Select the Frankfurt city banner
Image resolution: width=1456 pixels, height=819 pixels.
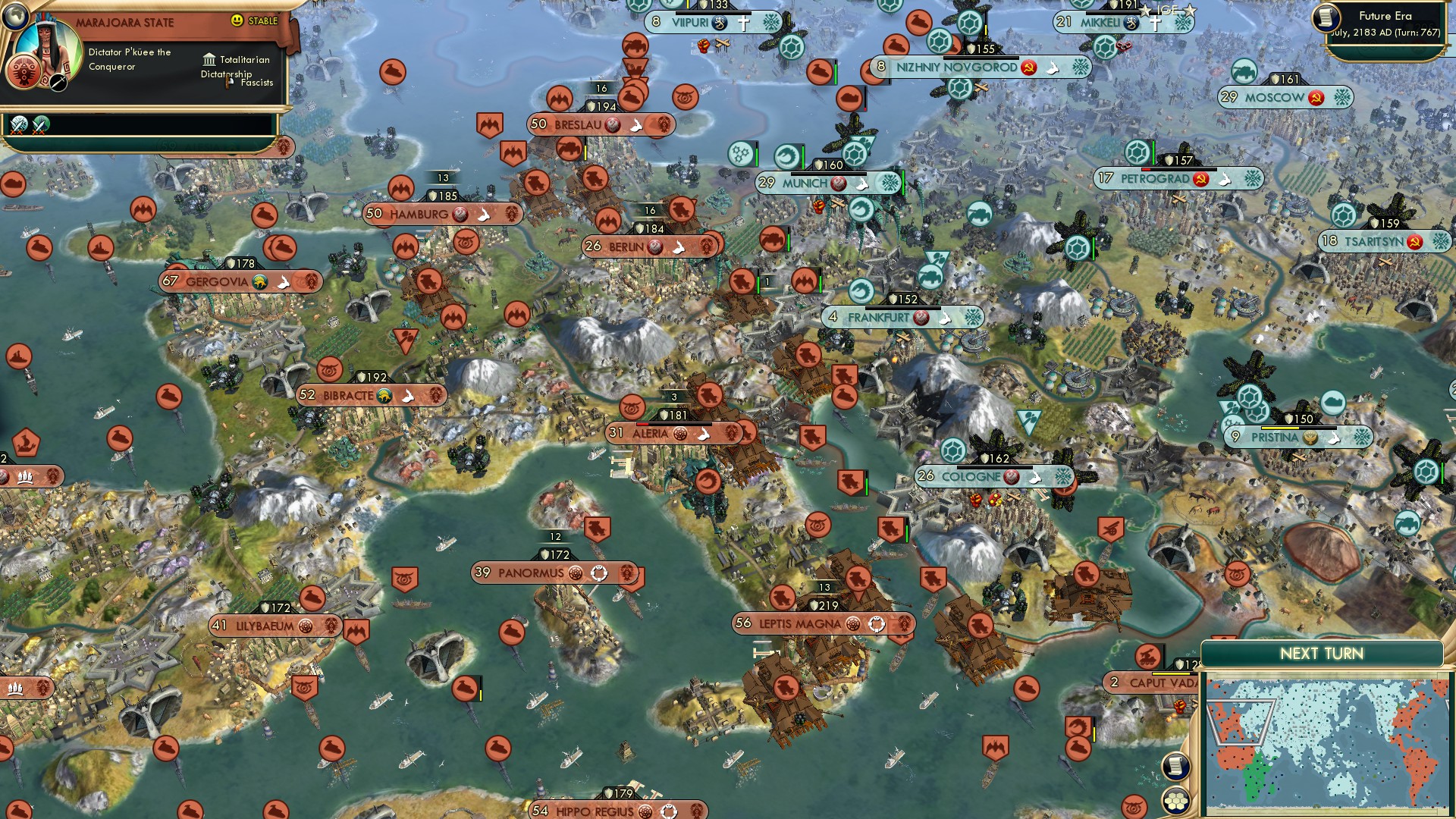pos(878,317)
